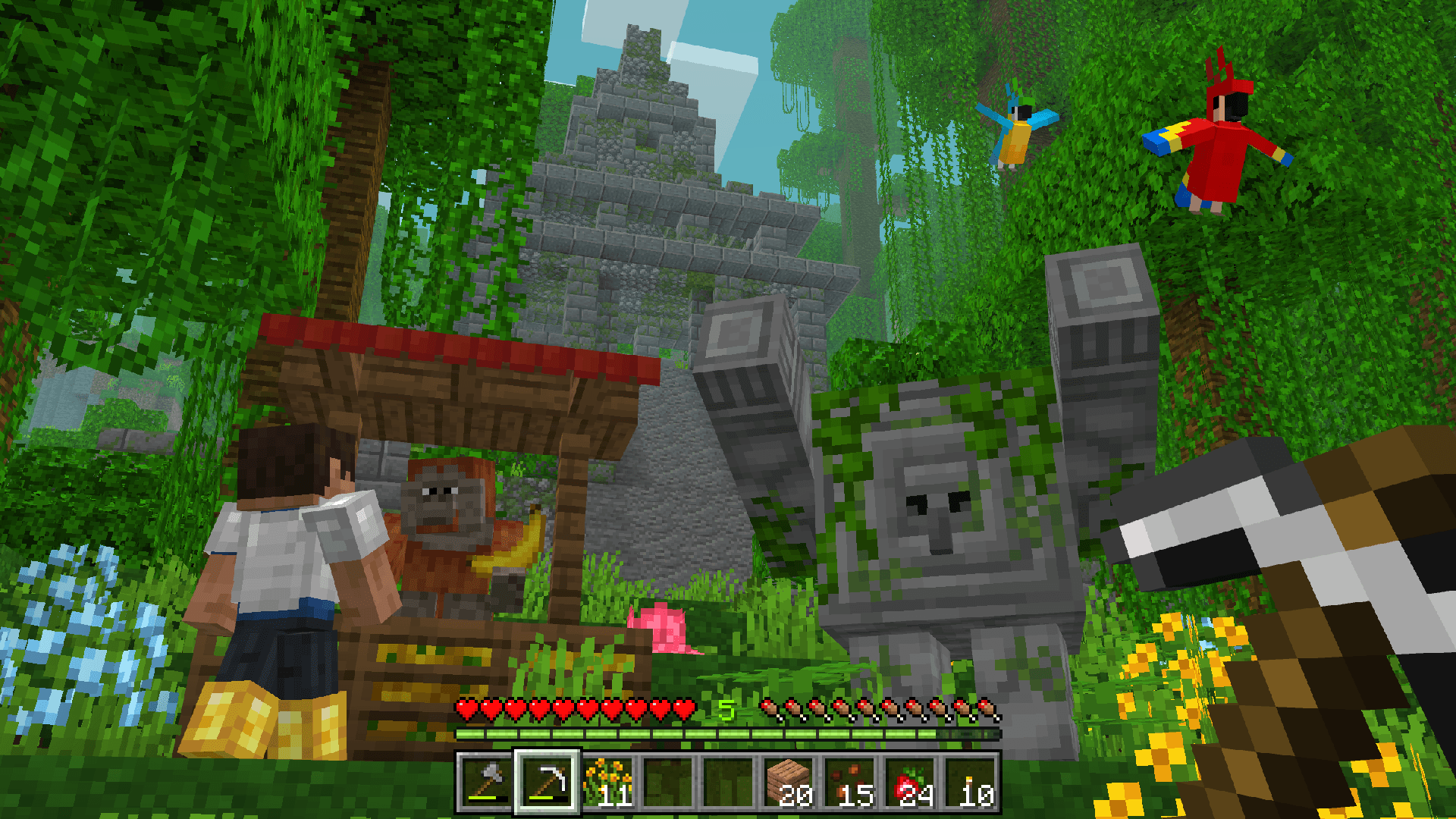1456x819 pixels.
Task: Click the yellow experience level number five
Action: pos(726,711)
